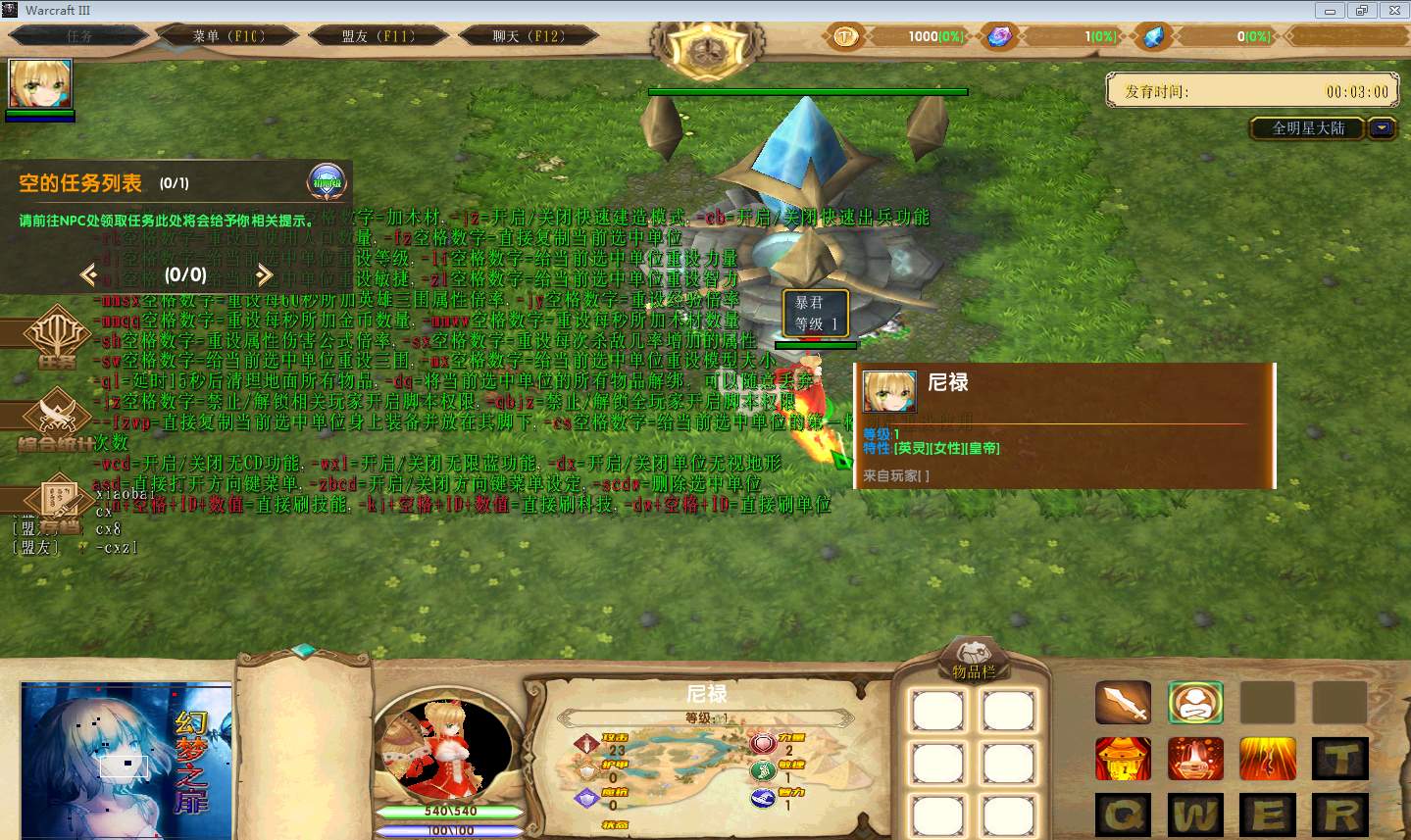Select the Nero hero portrait icon

pos(40,84)
